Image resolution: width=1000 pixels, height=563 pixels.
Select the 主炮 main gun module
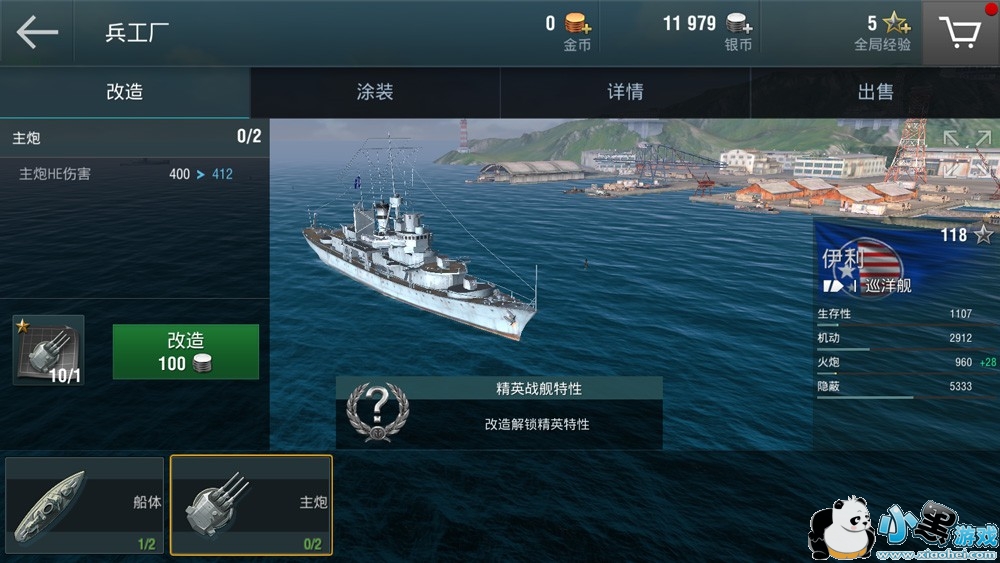pyautogui.click(x=251, y=505)
